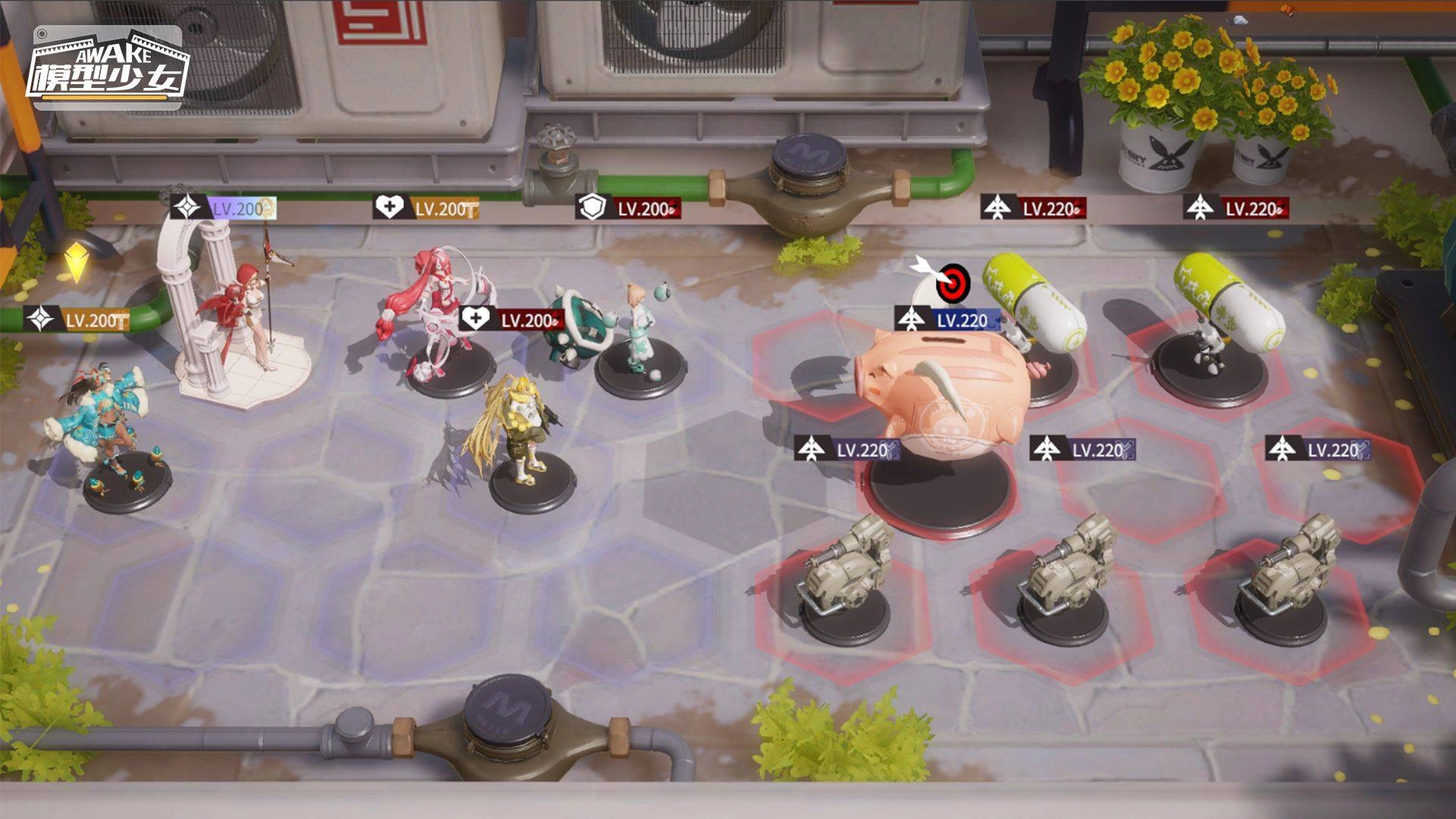Viewport: 1456px width, 819px height.
Task: Choose the pink-haired twin-tail figure unit
Action: tap(428, 311)
